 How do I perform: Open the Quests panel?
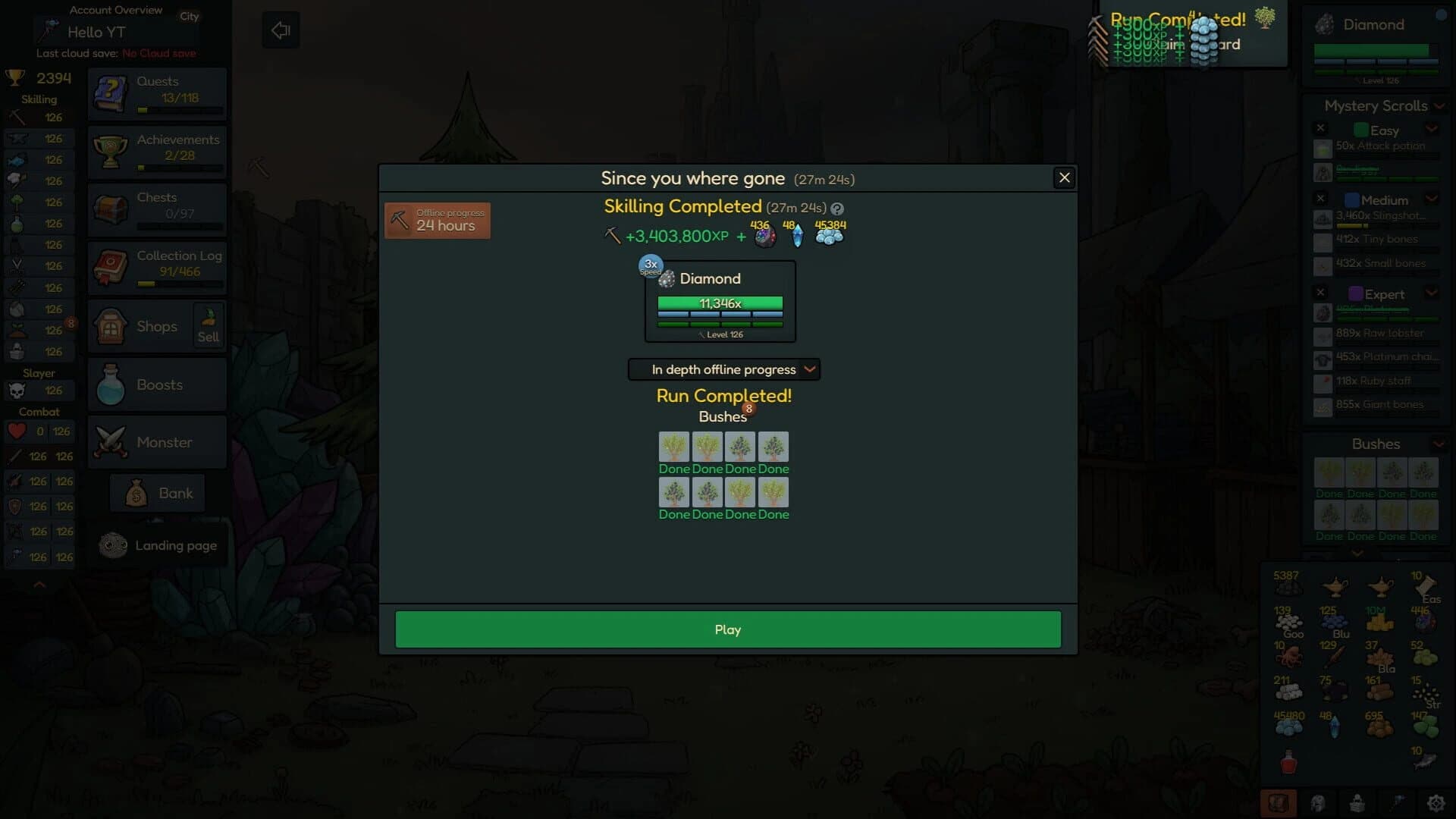157,91
